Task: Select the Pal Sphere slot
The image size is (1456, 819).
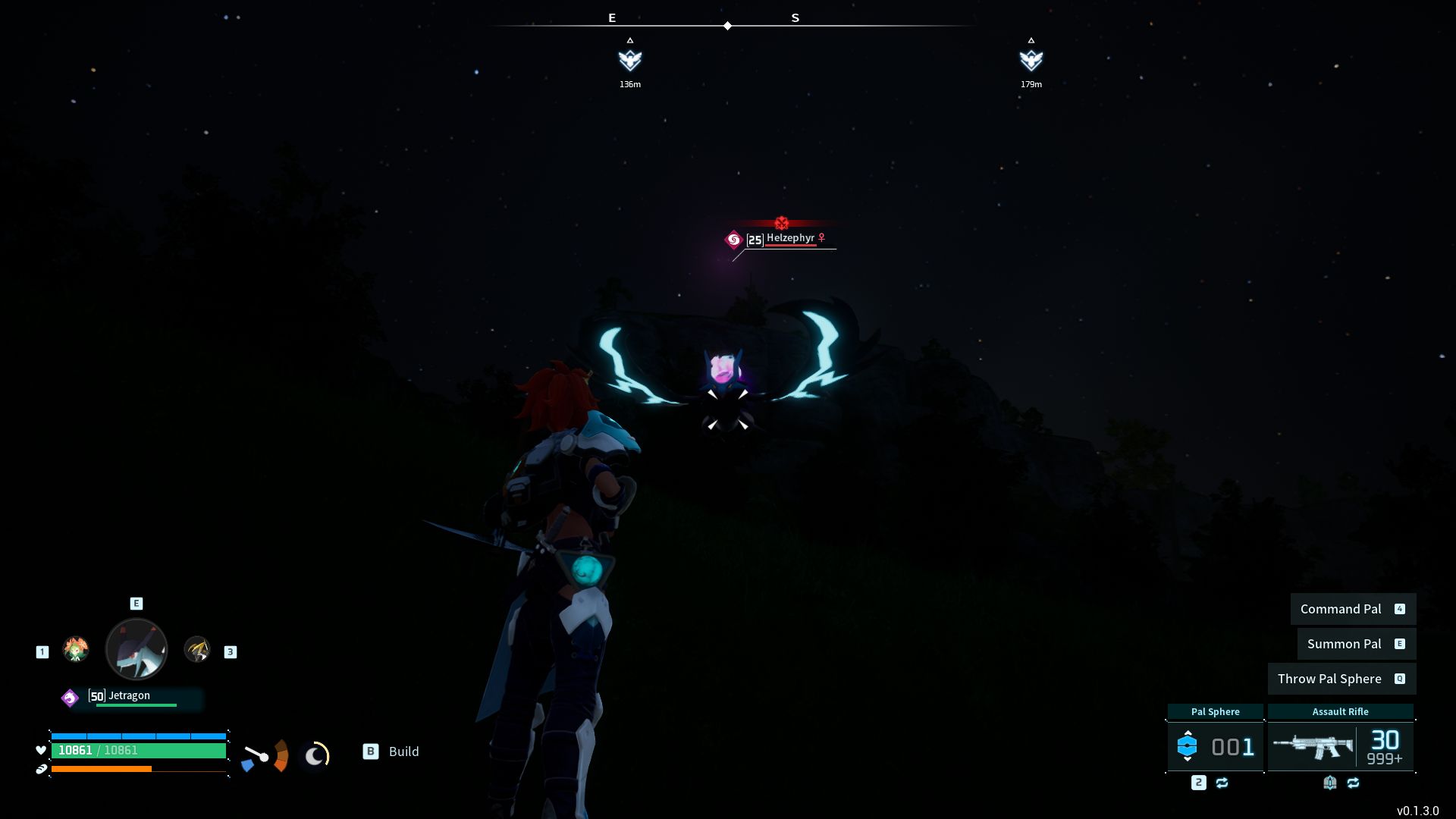Action: (x=1215, y=746)
